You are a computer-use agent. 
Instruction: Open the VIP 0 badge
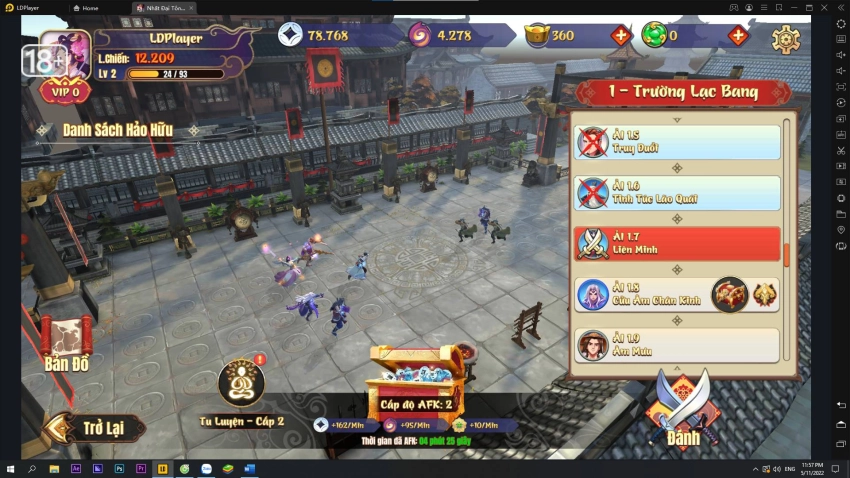pos(65,91)
